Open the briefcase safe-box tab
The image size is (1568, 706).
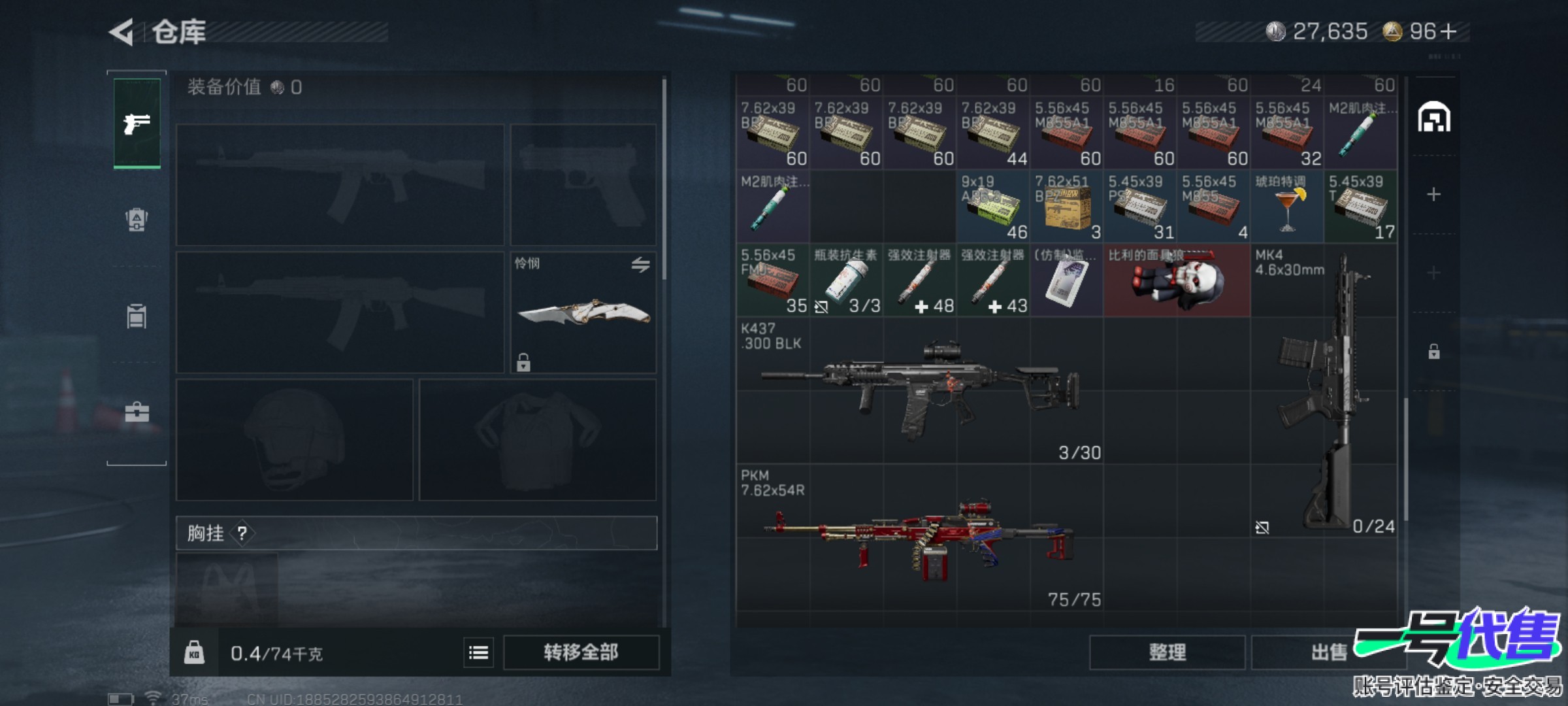(x=137, y=412)
